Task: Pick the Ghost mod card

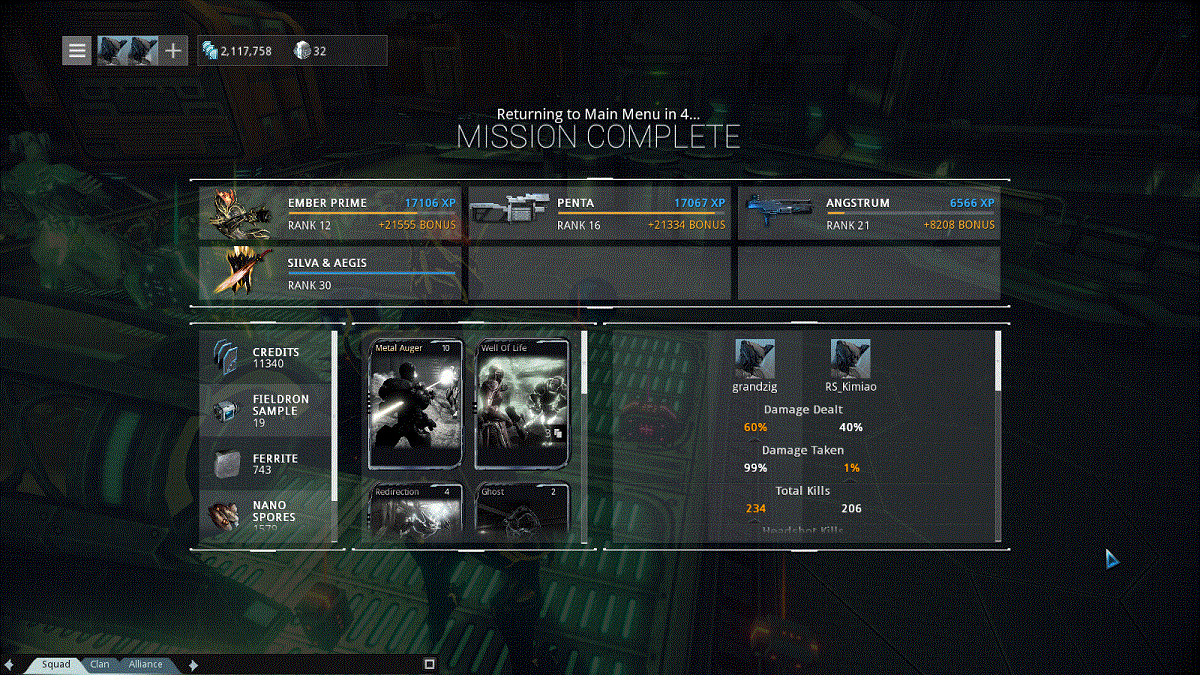Action: click(x=523, y=510)
